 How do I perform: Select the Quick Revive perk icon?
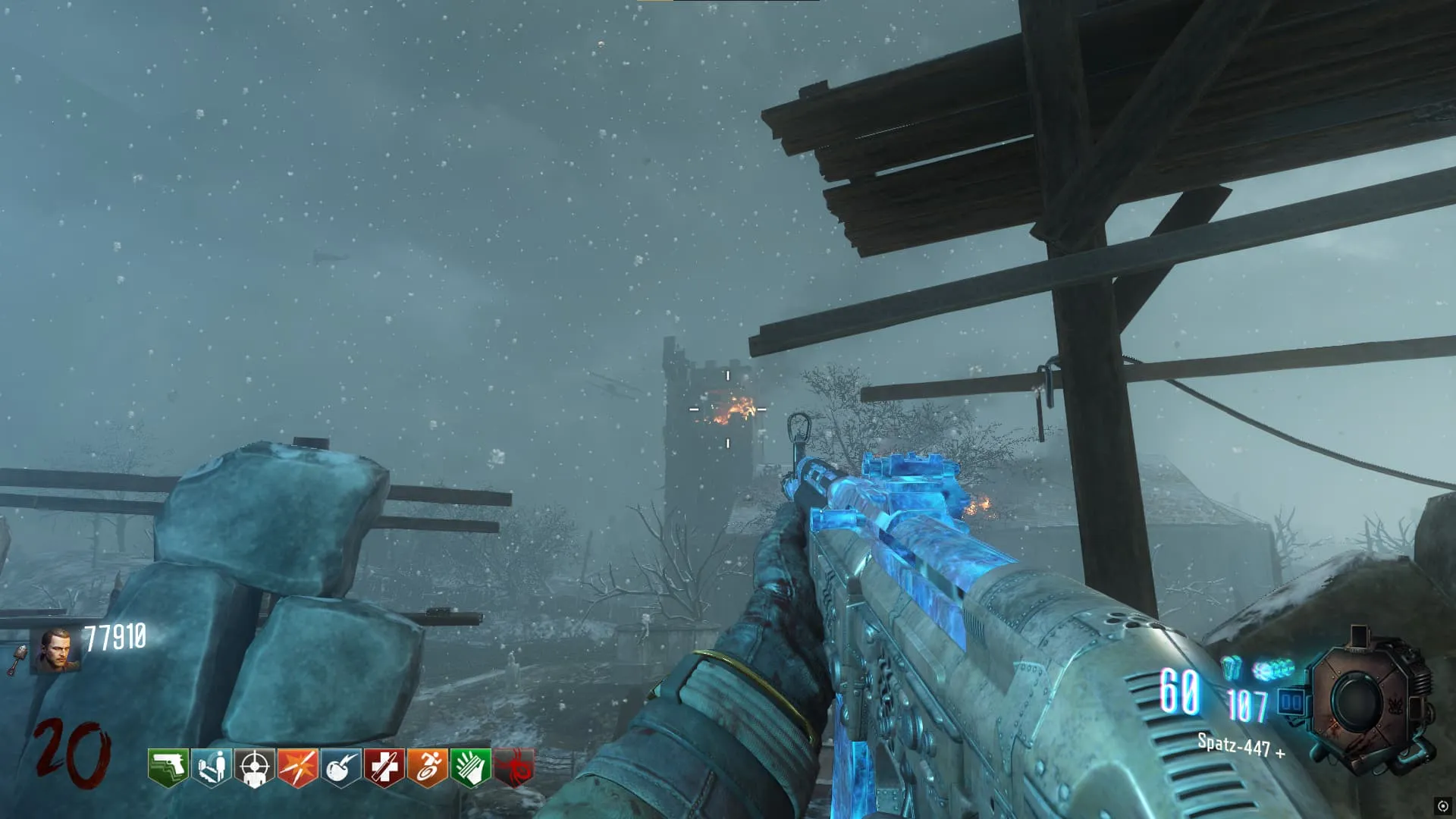coord(211,767)
